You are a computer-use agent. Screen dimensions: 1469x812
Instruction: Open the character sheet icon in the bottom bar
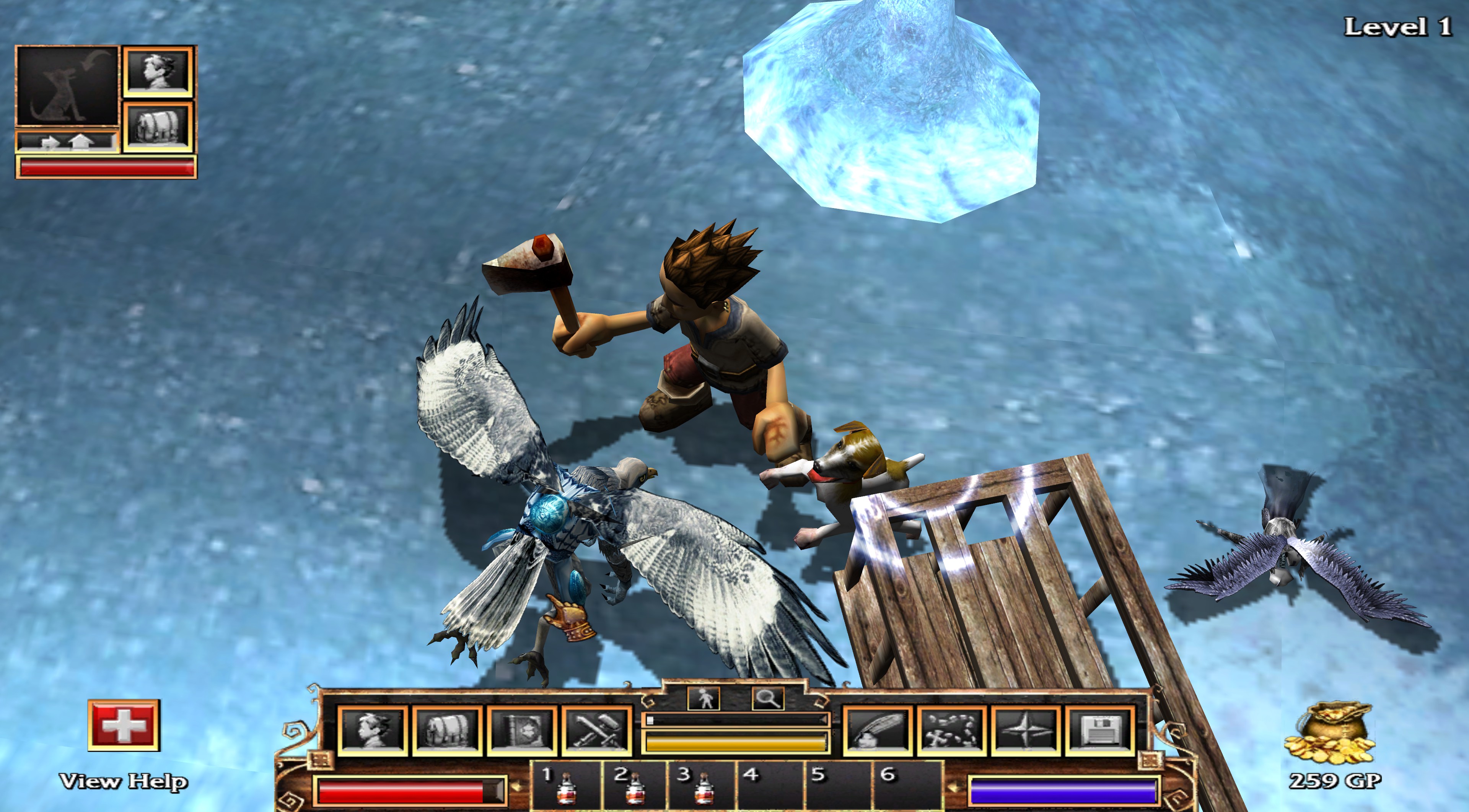tap(373, 730)
